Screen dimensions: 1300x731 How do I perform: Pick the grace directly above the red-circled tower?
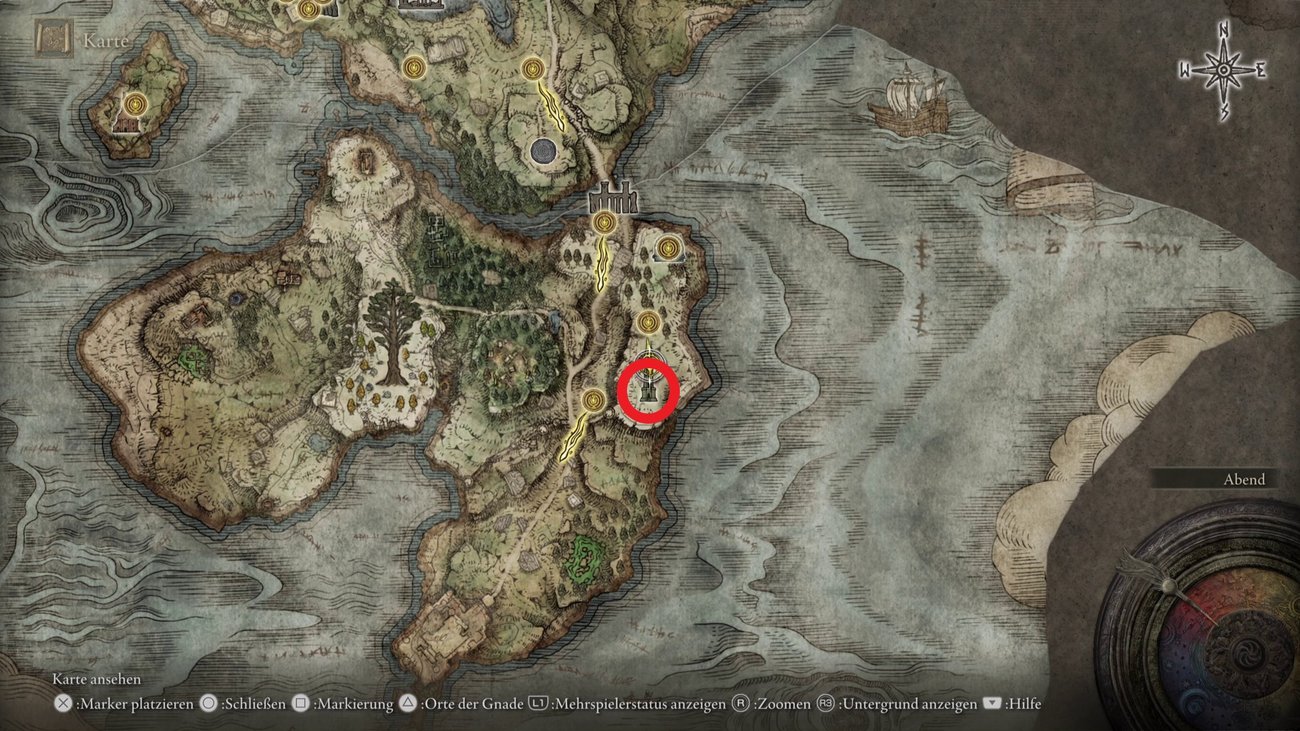(648, 323)
